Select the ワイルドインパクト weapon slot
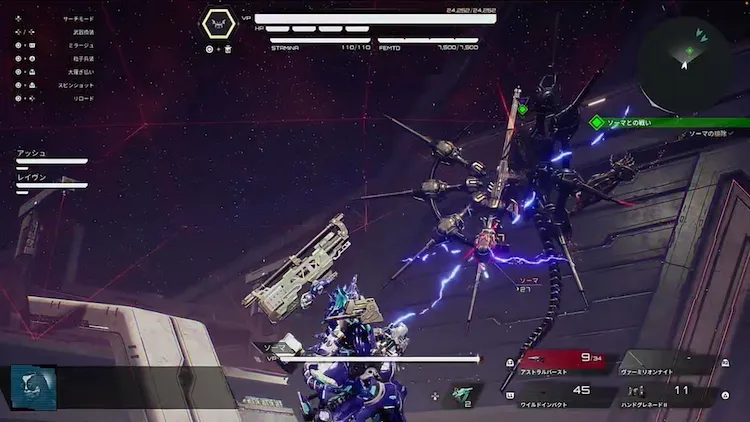 pyautogui.click(x=565, y=396)
